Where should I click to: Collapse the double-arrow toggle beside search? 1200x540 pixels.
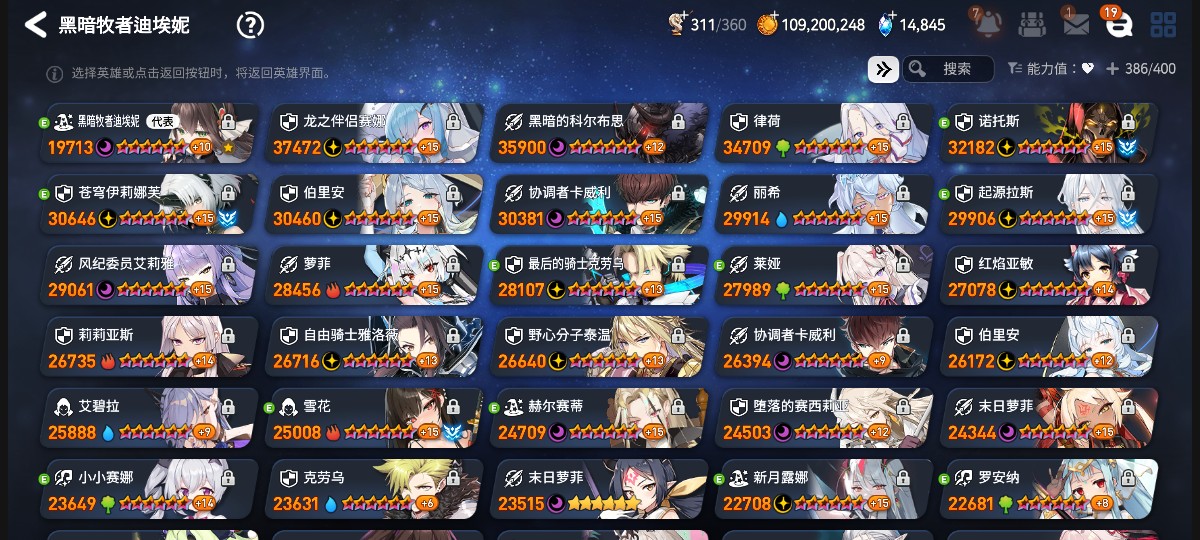click(883, 69)
